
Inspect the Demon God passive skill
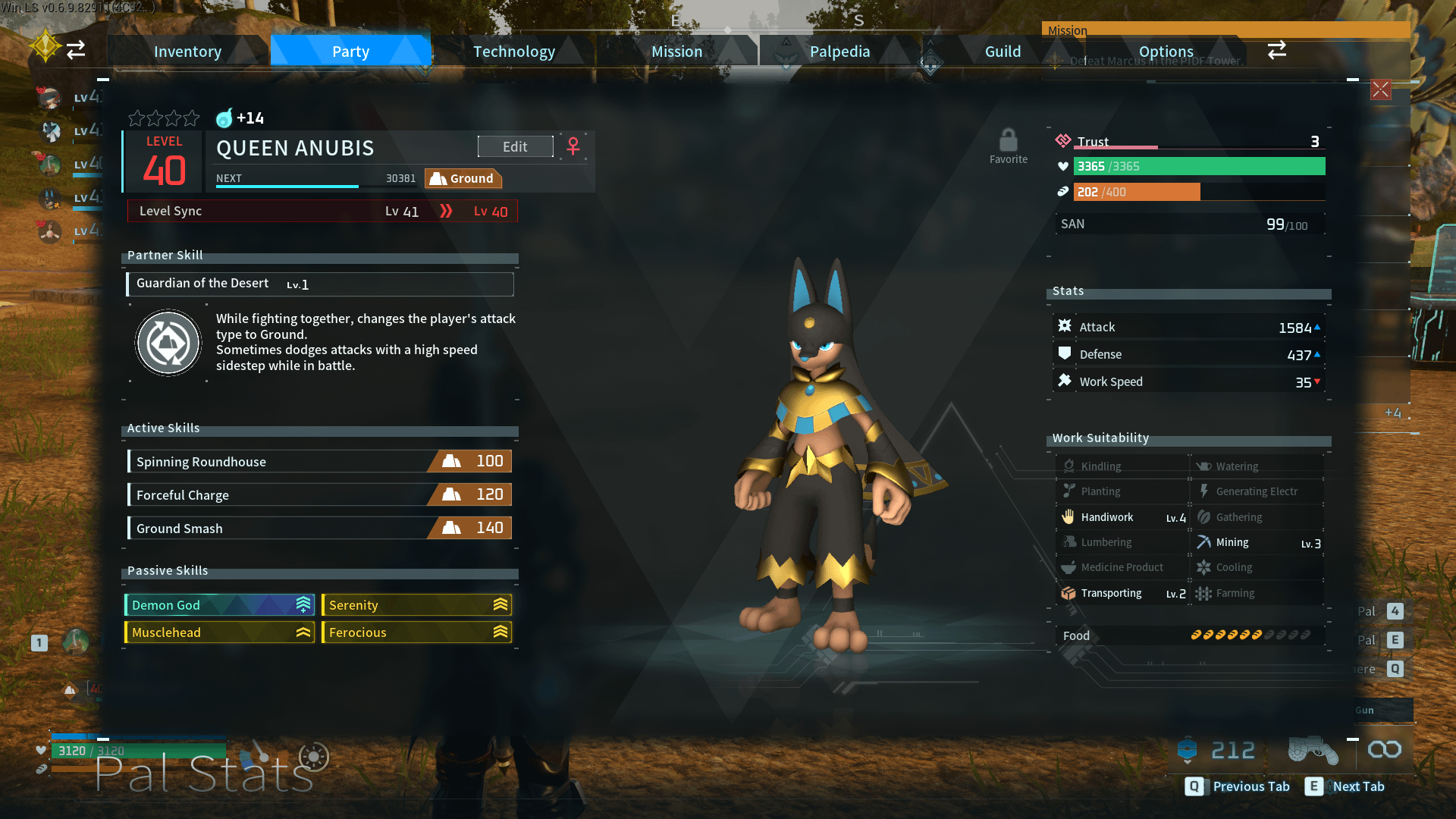(219, 605)
